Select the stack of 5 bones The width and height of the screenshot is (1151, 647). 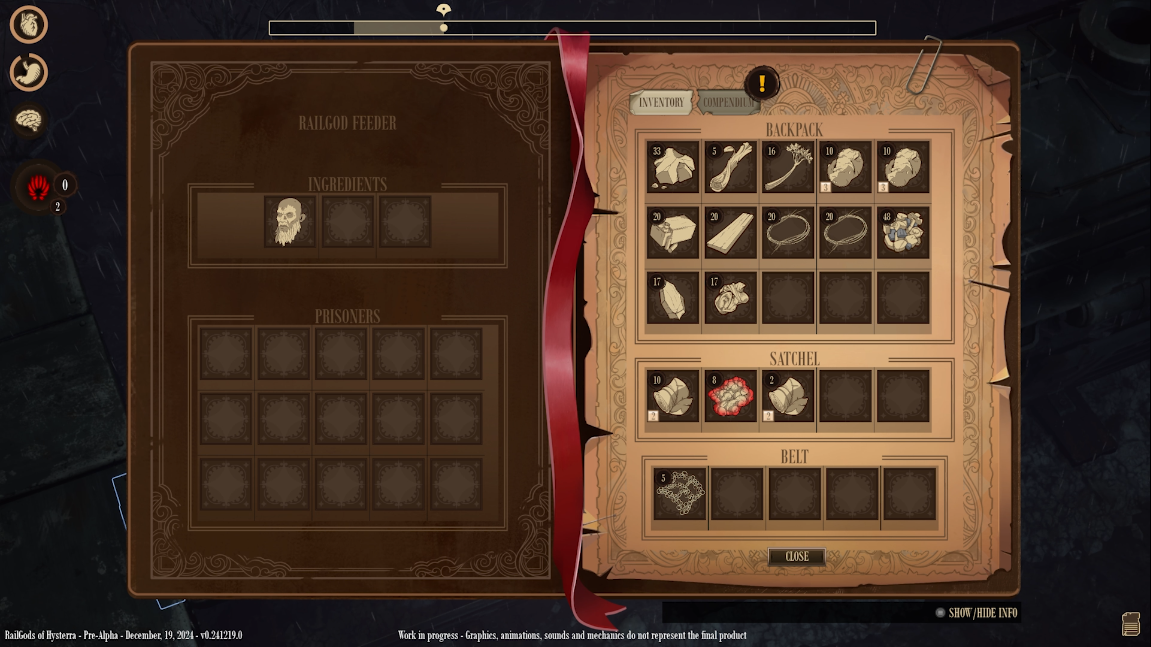[x=730, y=166]
